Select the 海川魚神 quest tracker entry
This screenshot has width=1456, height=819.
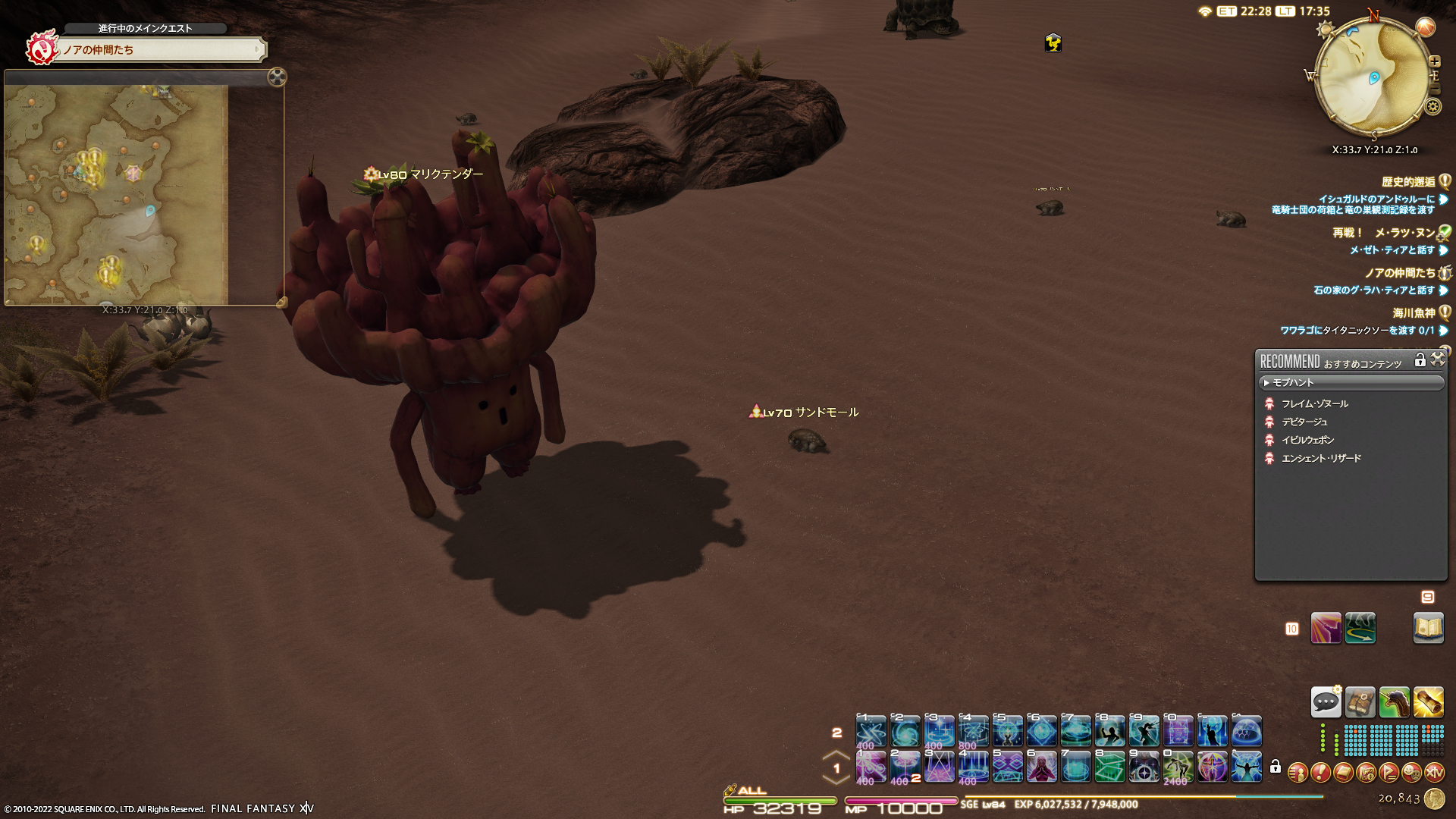pos(1414,312)
